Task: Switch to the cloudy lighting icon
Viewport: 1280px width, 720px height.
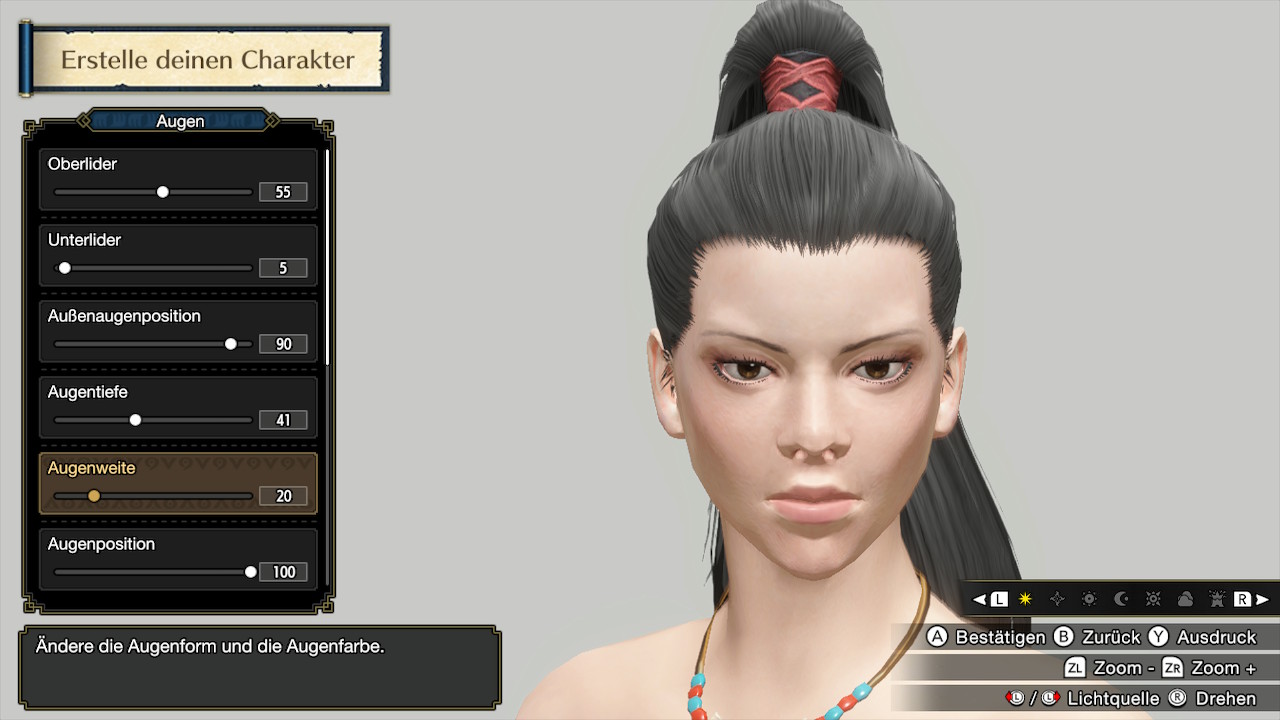Action: pyautogui.click(x=1185, y=599)
